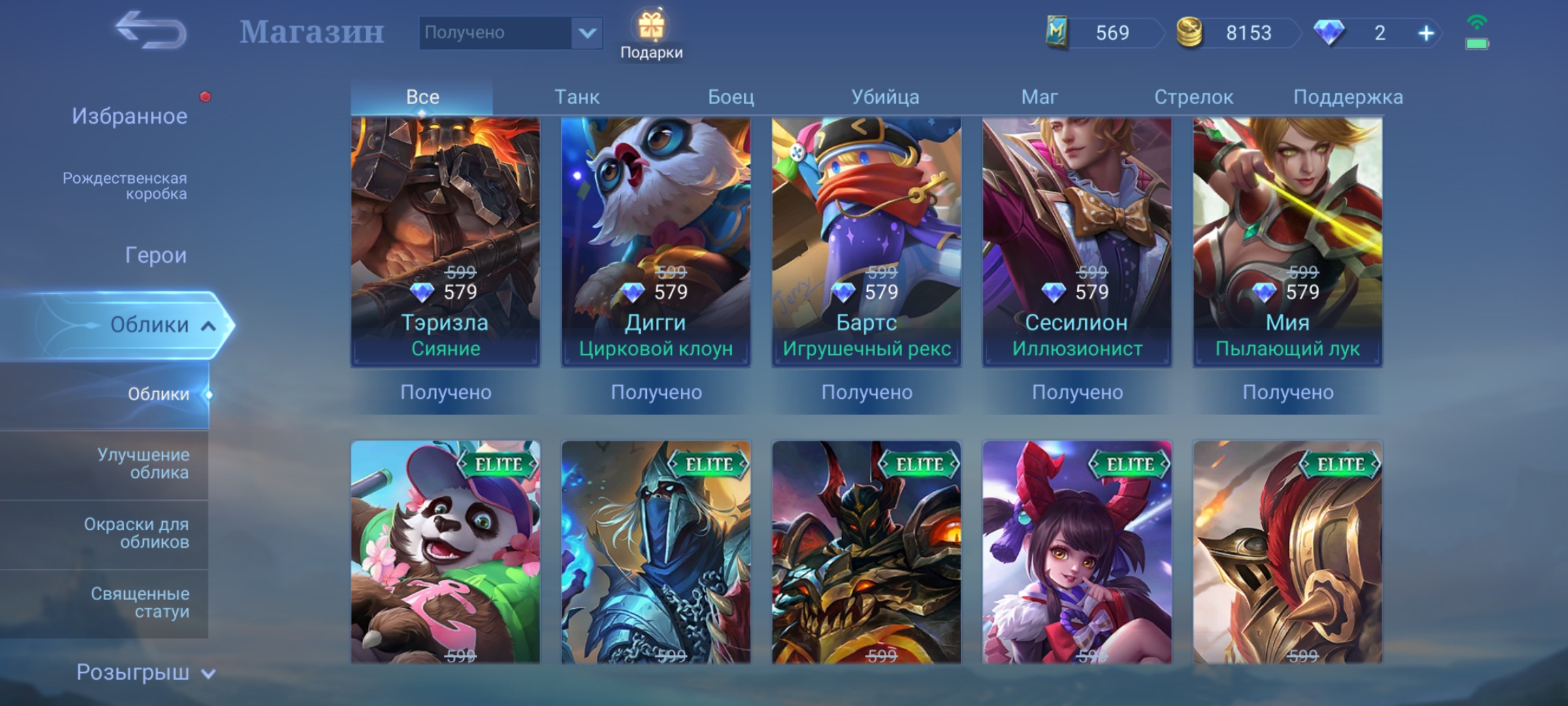
Task: Go to the Герои shop section
Action: point(155,255)
